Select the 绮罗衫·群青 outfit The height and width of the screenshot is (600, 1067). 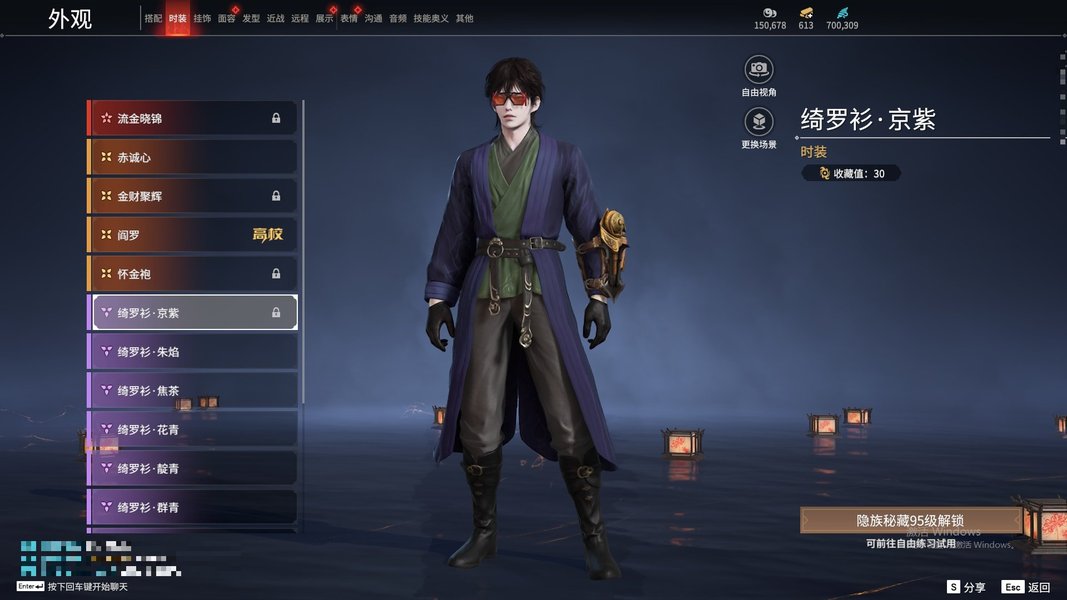point(193,508)
